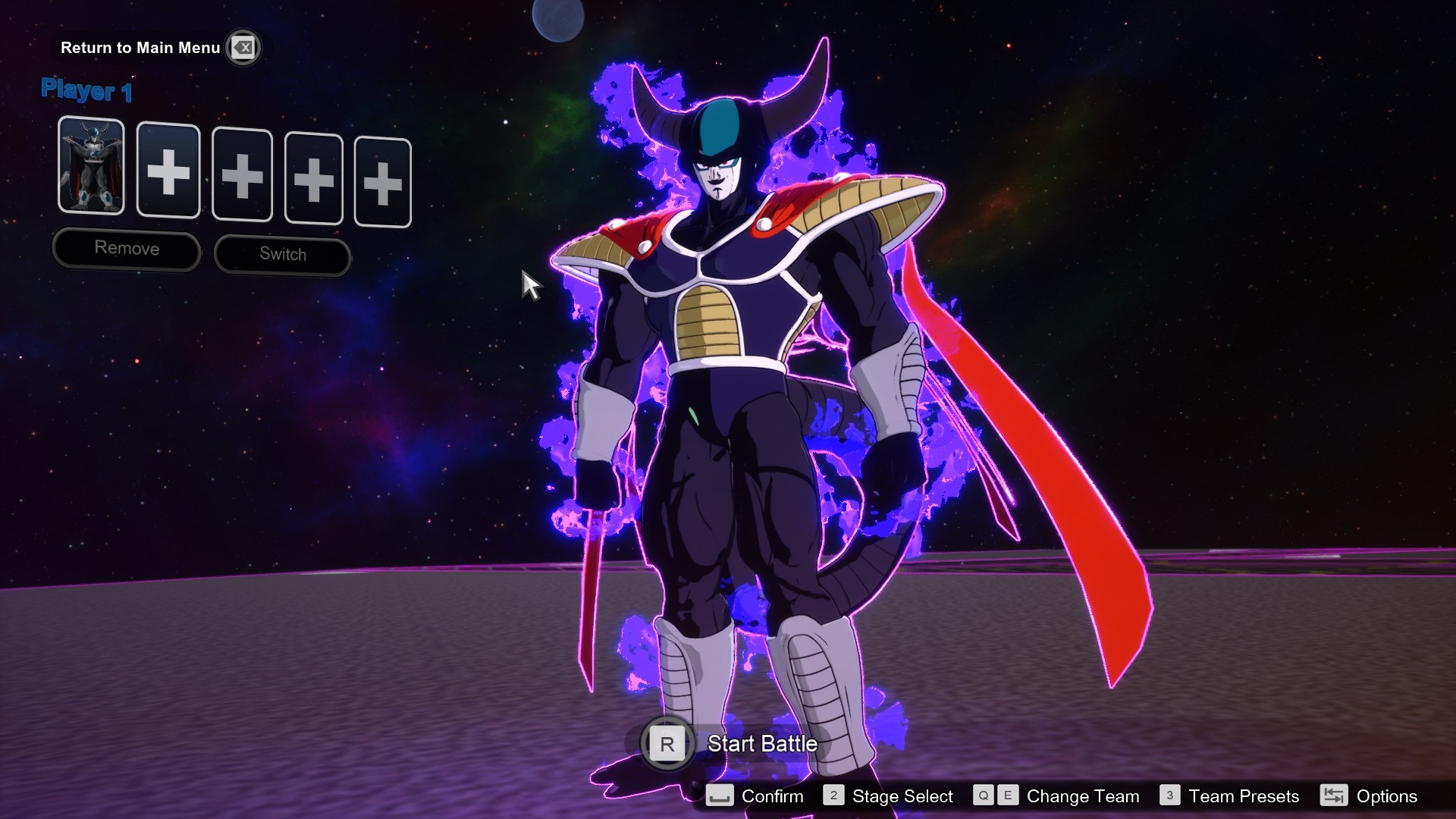Click the R button icon near Start Battle
1456x819 pixels.
coord(667,745)
